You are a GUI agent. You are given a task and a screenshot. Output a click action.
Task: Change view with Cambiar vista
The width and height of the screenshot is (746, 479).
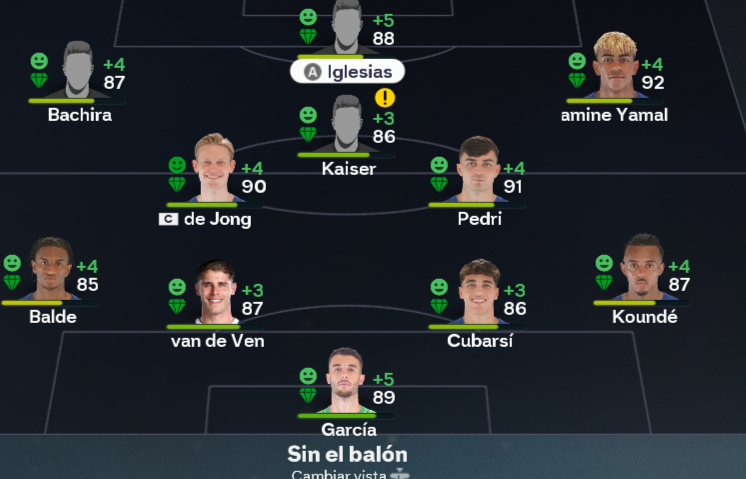(x=347, y=473)
